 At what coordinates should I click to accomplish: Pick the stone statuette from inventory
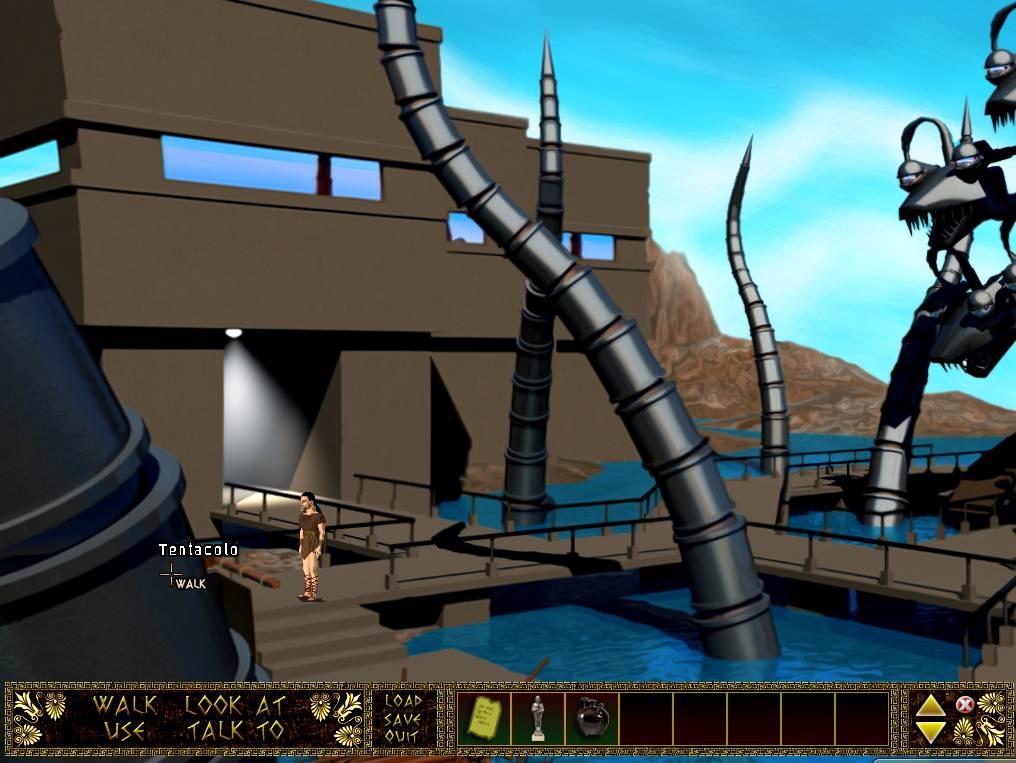pos(538,718)
